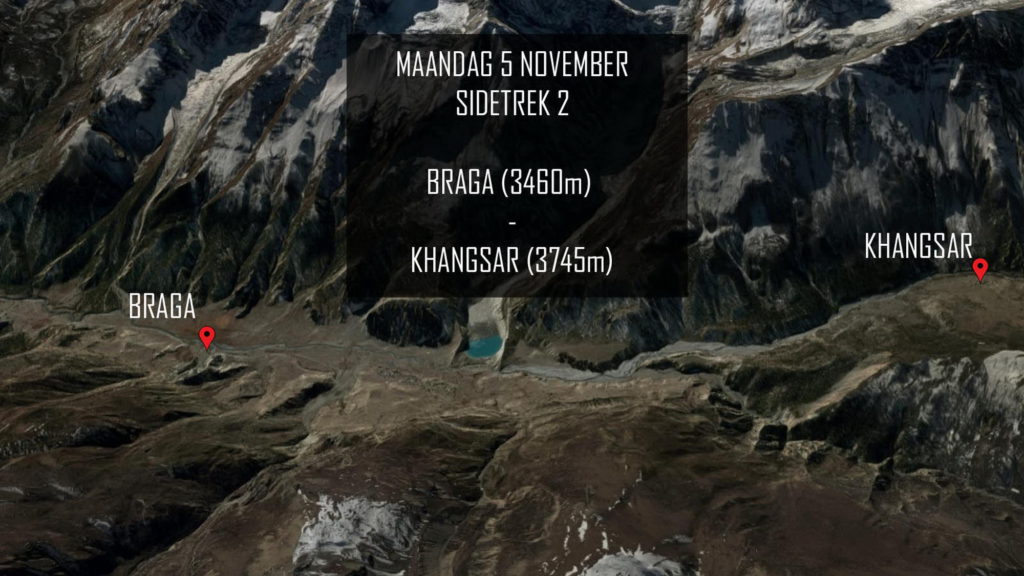Viewport: 1024px width, 576px height.
Task: Select the Khangsar red map pin
Action: click(981, 268)
